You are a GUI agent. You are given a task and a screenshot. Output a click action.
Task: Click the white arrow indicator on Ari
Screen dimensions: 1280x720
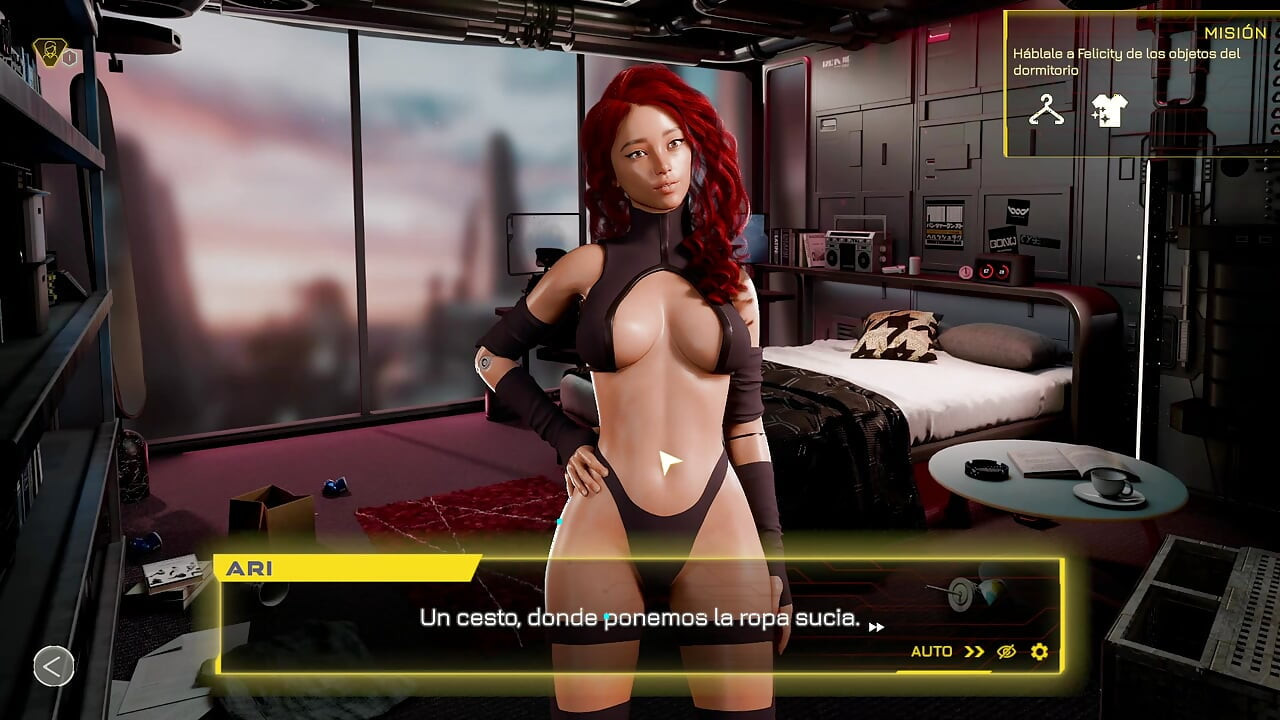click(669, 459)
